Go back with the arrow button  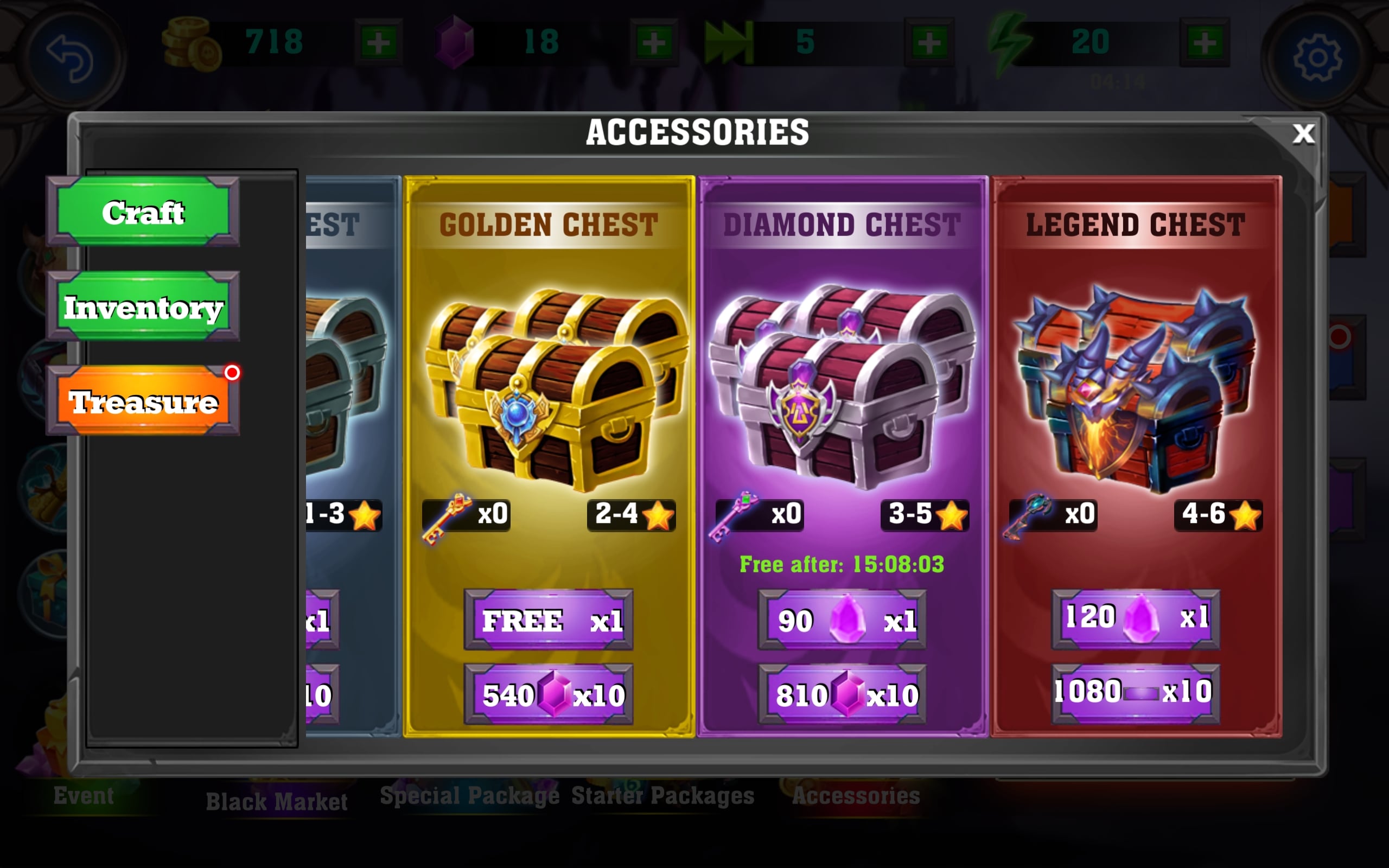tap(70, 58)
